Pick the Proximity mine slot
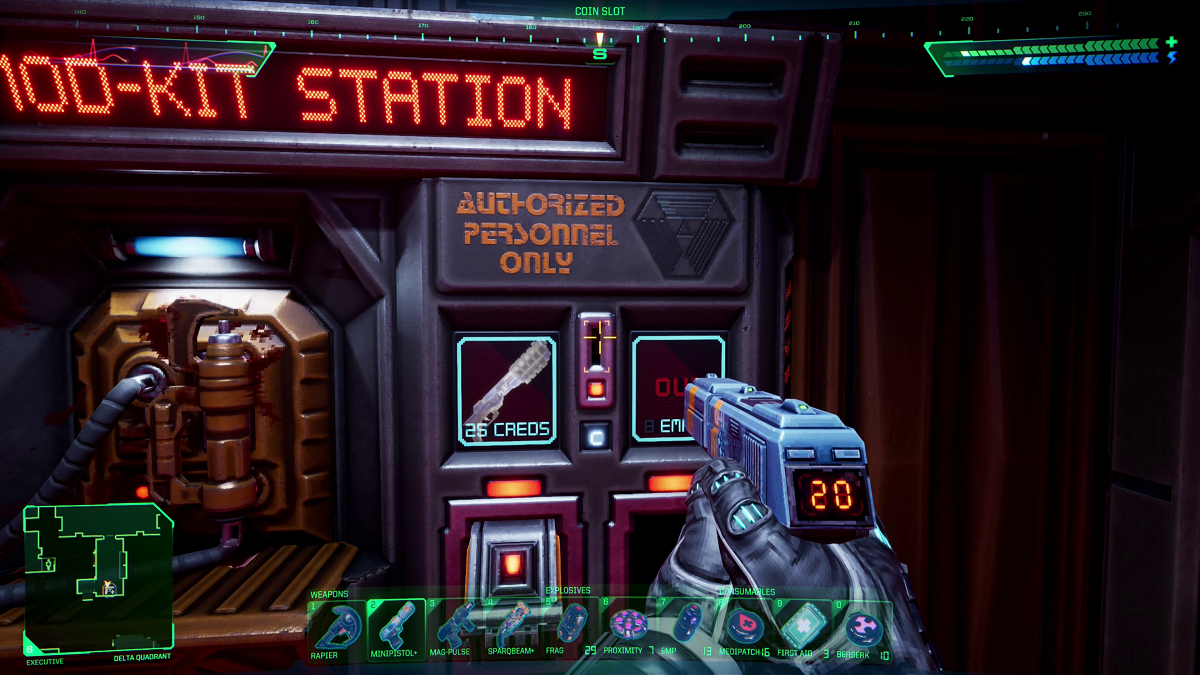Viewport: 1200px width, 675px height. 629,625
